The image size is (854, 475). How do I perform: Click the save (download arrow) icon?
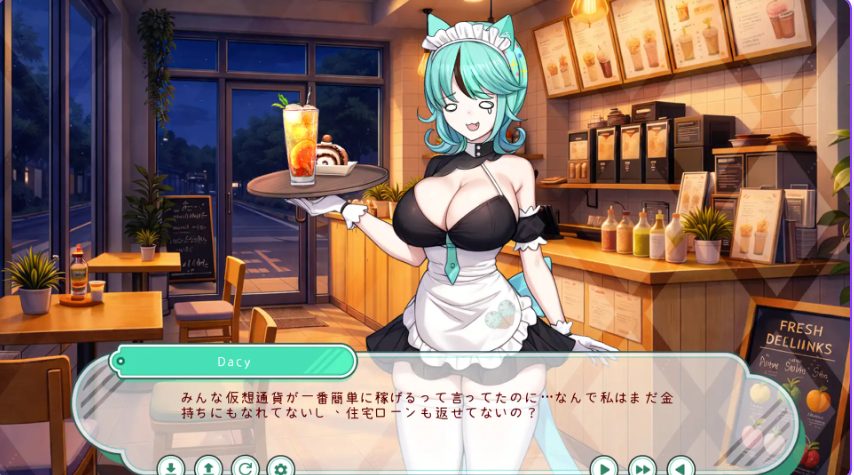(x=171, y=467)
